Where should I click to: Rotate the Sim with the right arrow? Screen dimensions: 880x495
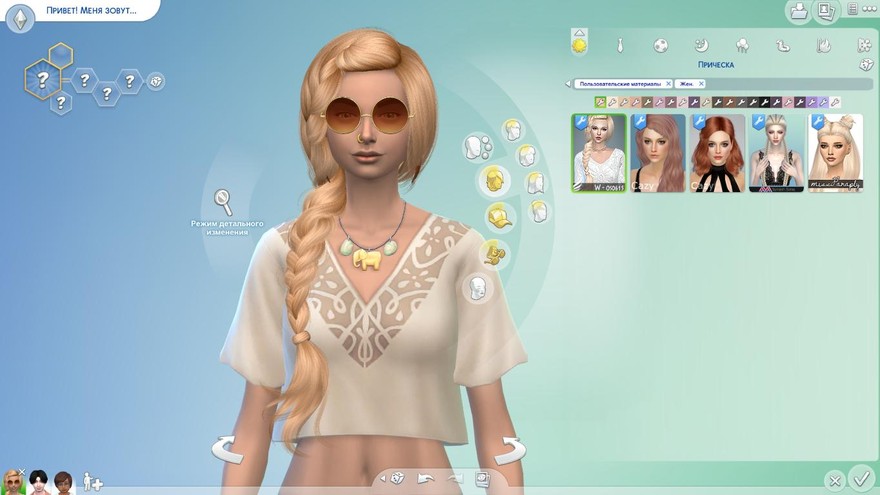(510, 449)
